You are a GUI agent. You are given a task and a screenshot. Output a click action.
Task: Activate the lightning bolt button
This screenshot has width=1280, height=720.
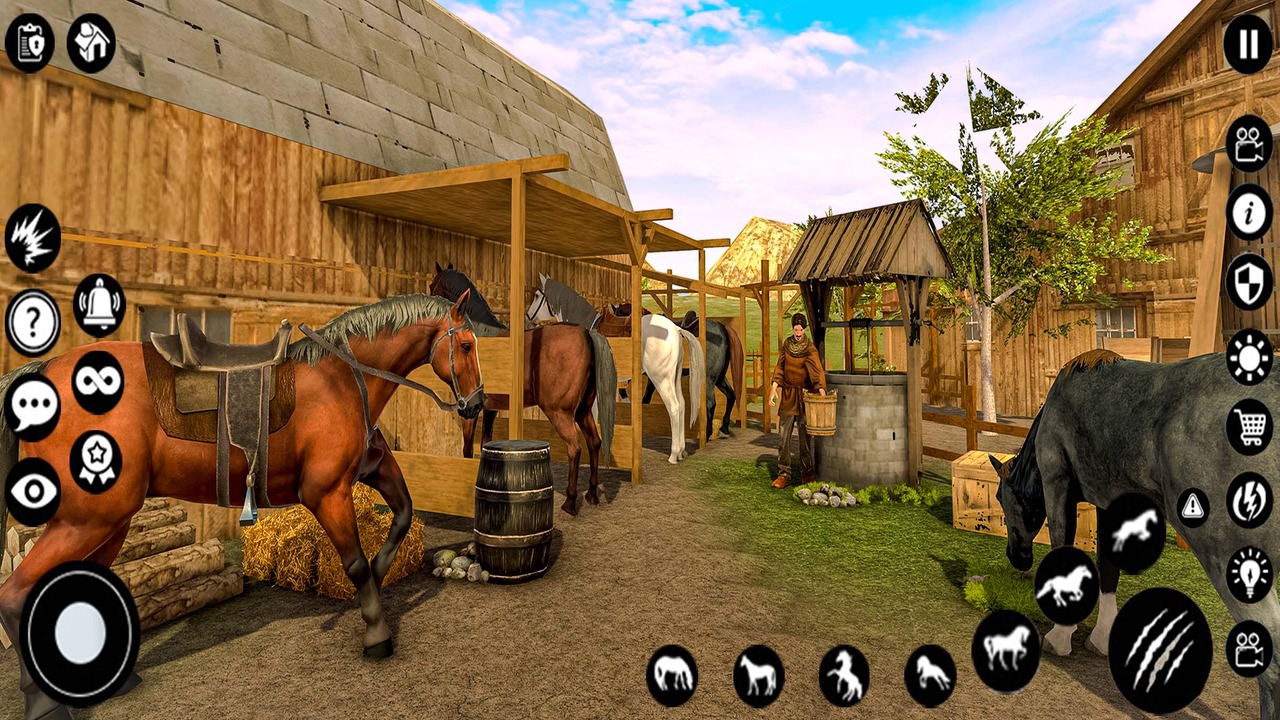coord(1249,501)
